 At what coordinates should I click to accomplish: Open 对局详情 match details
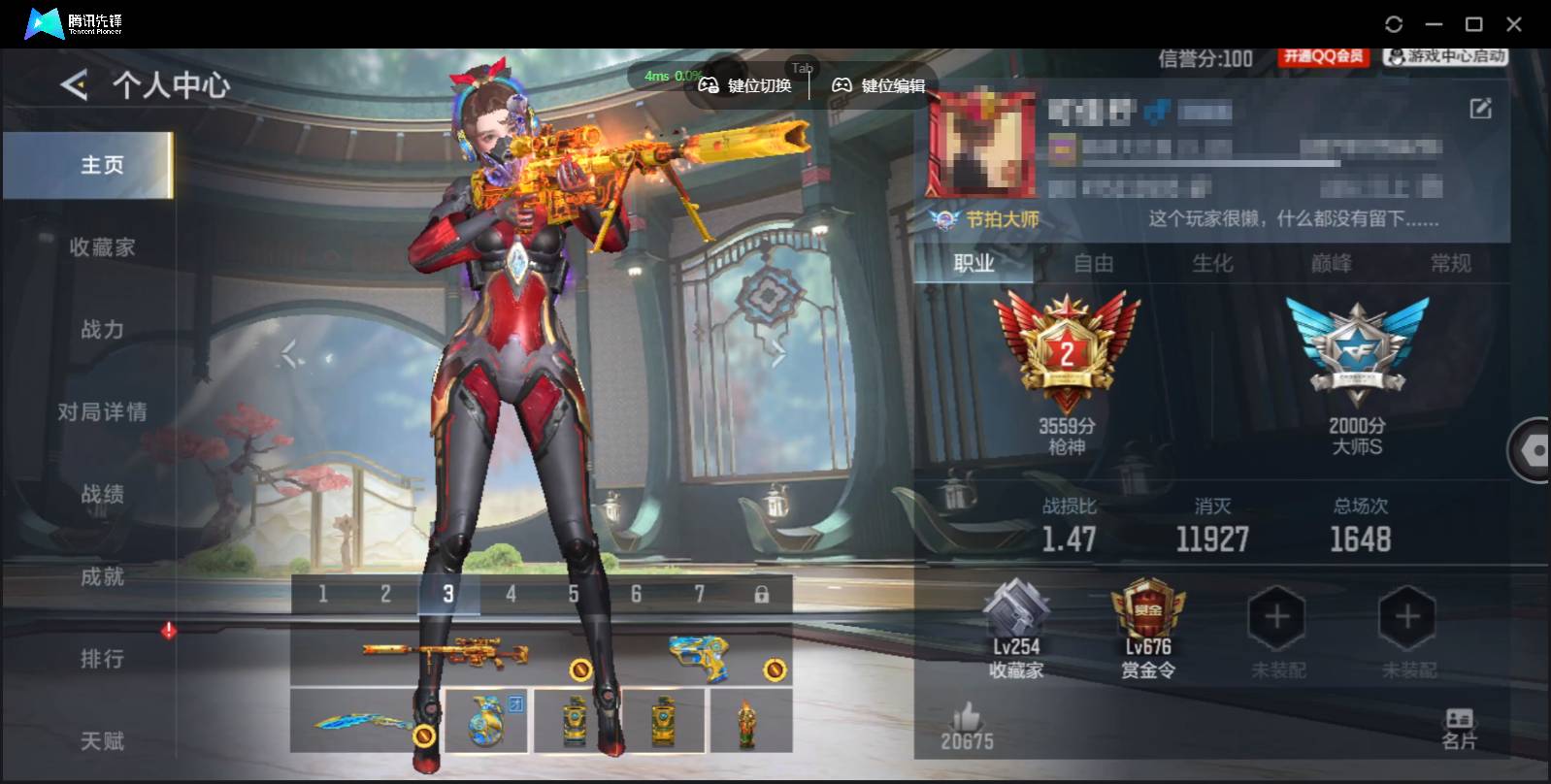click(x=102, y=412)
